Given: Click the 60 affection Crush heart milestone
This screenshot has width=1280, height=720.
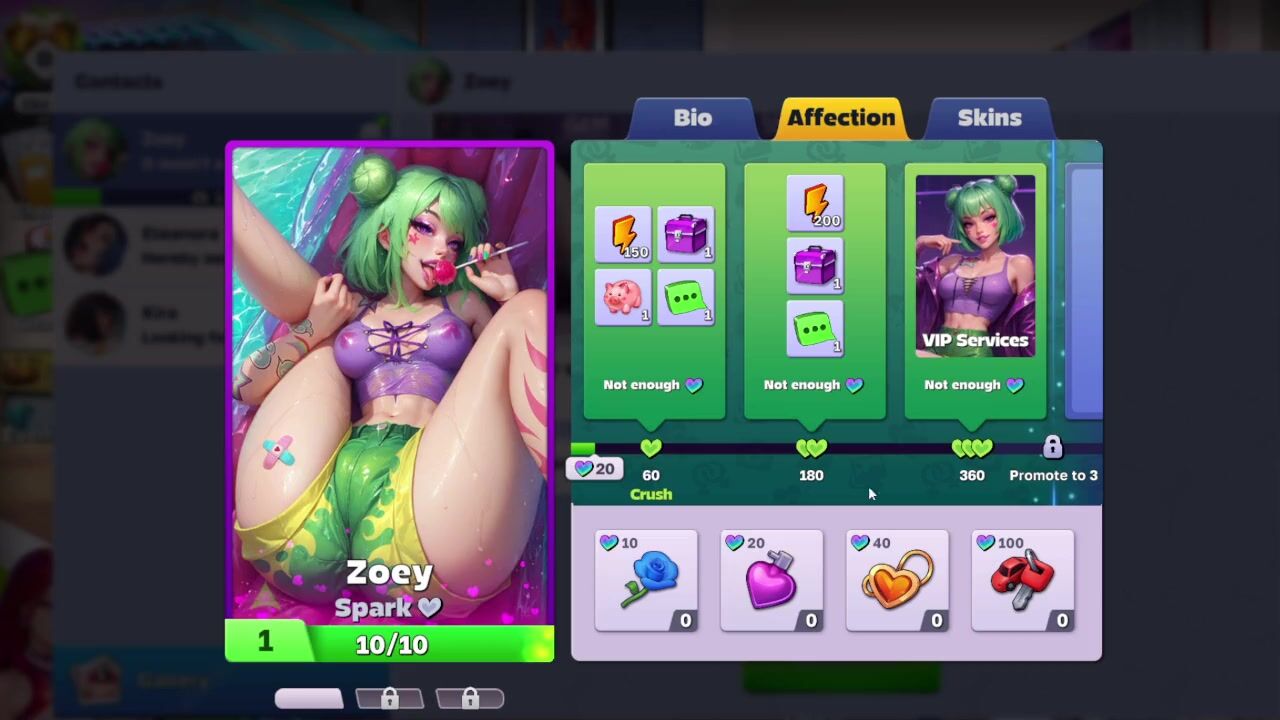Looking at the screenshot, I should 651,448.
